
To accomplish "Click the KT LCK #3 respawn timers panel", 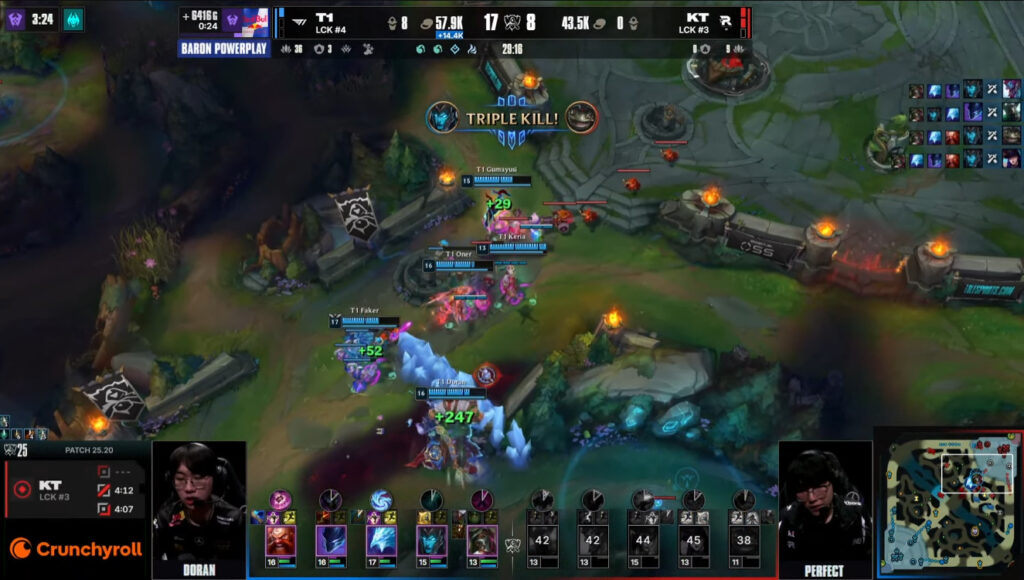I will [x=75, y=490].
